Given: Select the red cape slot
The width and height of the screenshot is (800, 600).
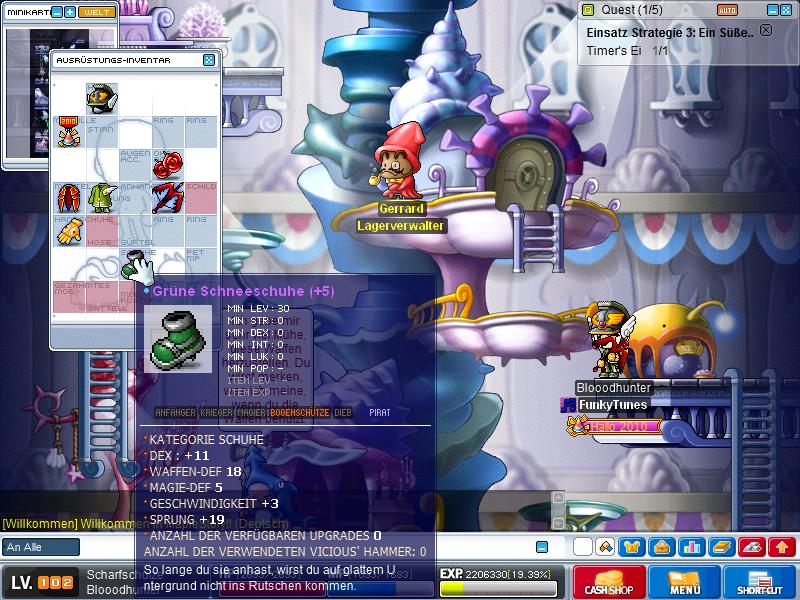Looking at the screenshot, I should pos(69,197).
